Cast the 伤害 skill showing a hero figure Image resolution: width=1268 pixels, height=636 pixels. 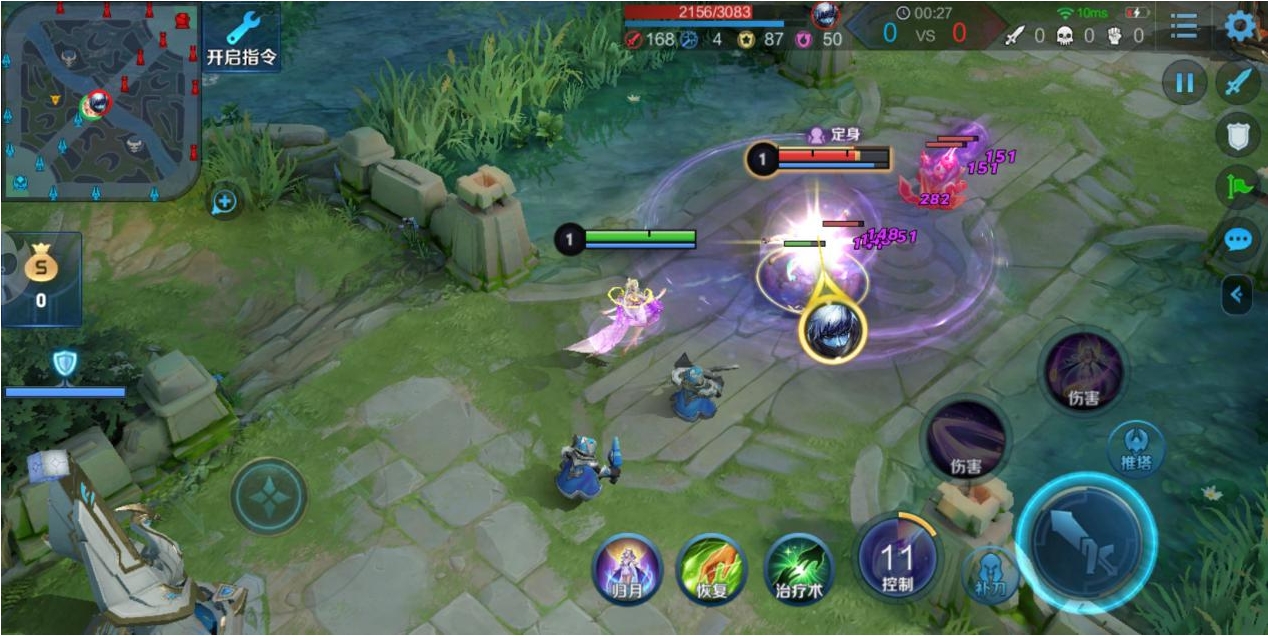1083,372
